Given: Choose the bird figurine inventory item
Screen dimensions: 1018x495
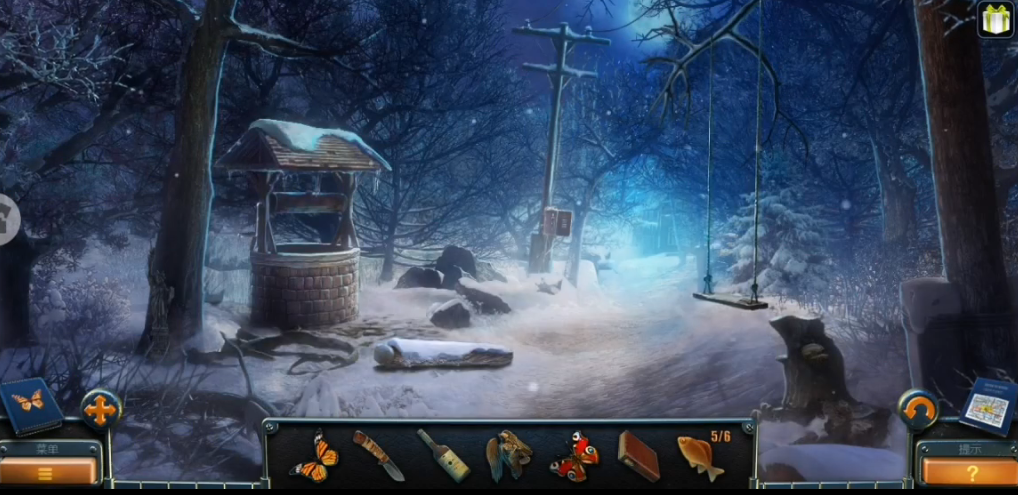Looking at the screenshot, I should 508,456.
